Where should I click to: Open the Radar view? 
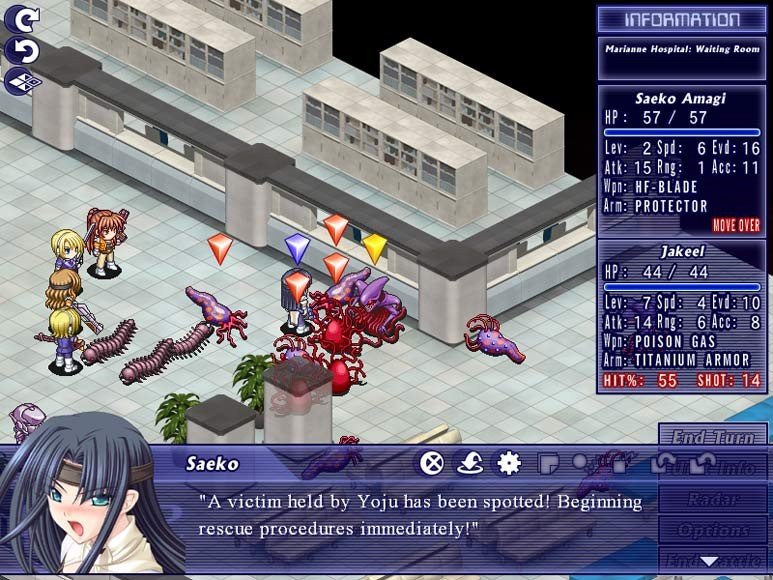tap(713, 498)
